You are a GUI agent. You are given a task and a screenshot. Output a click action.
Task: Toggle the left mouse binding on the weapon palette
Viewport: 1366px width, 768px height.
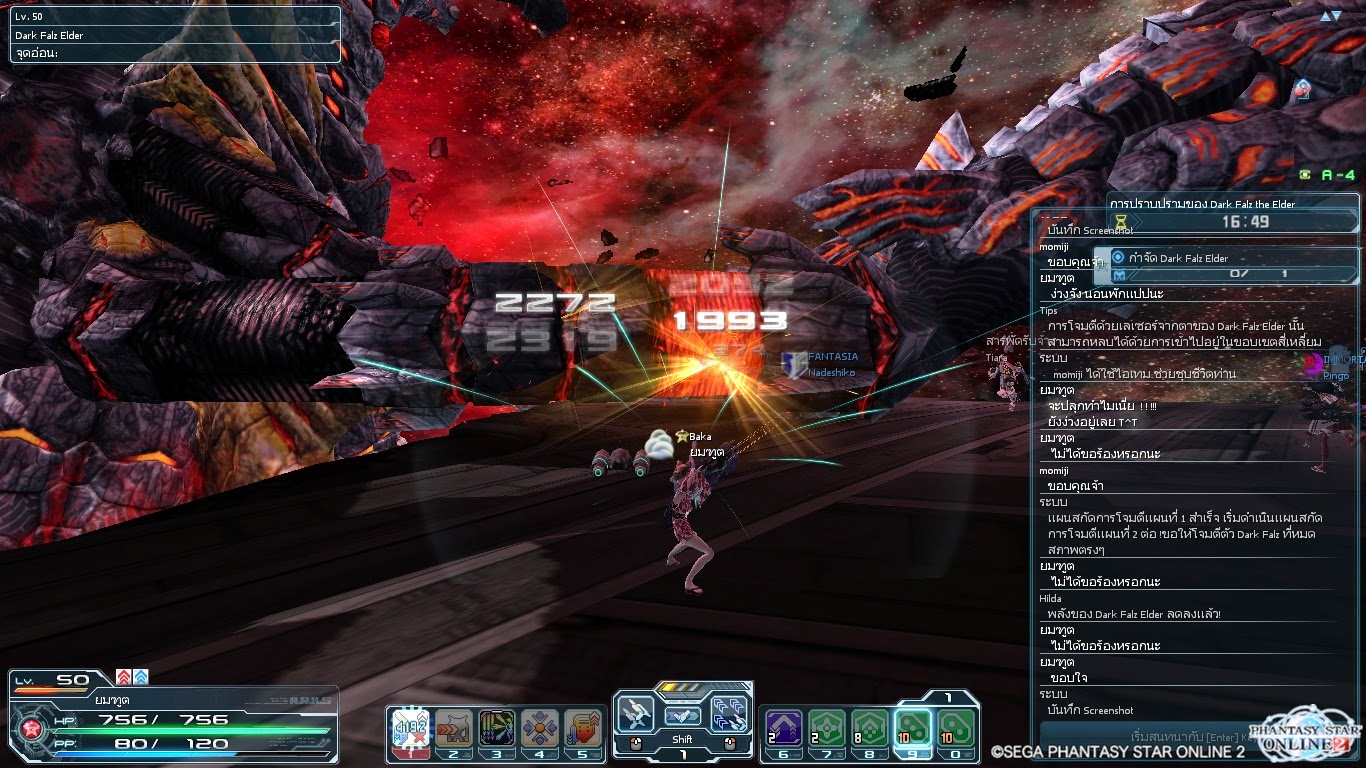point(636,742)
